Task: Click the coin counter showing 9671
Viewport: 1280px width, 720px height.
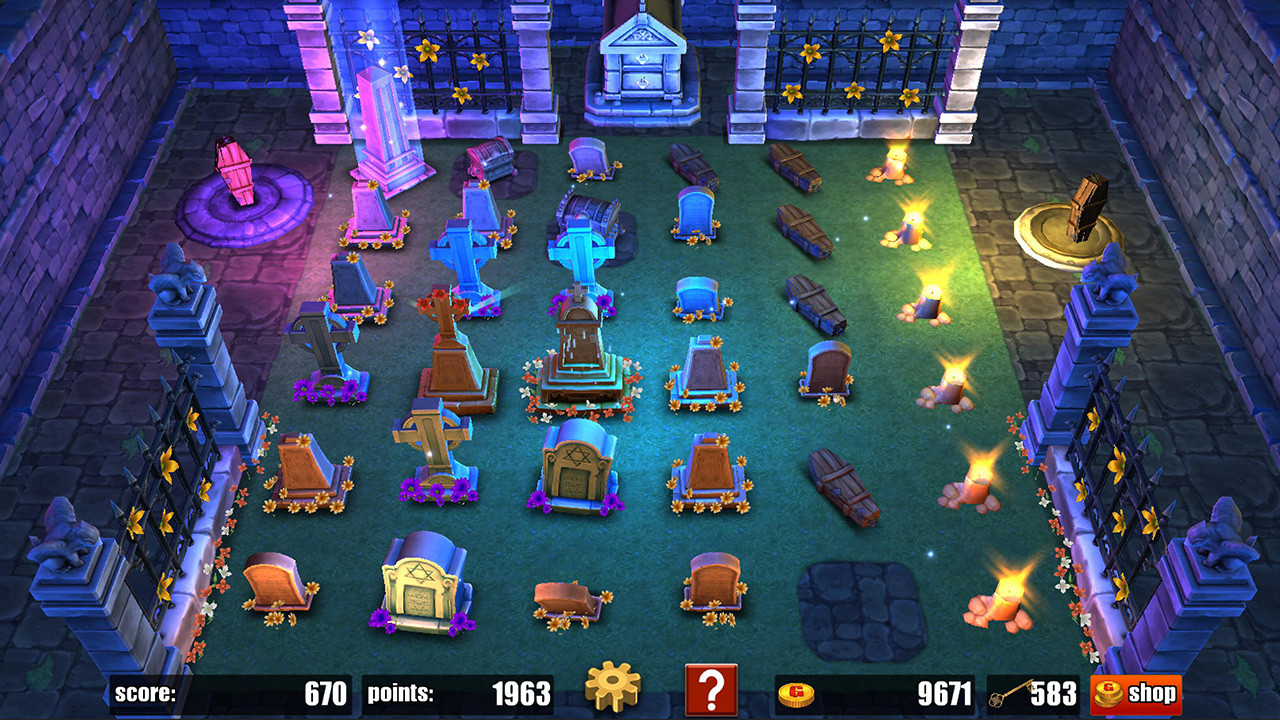Action: point(946,690)
